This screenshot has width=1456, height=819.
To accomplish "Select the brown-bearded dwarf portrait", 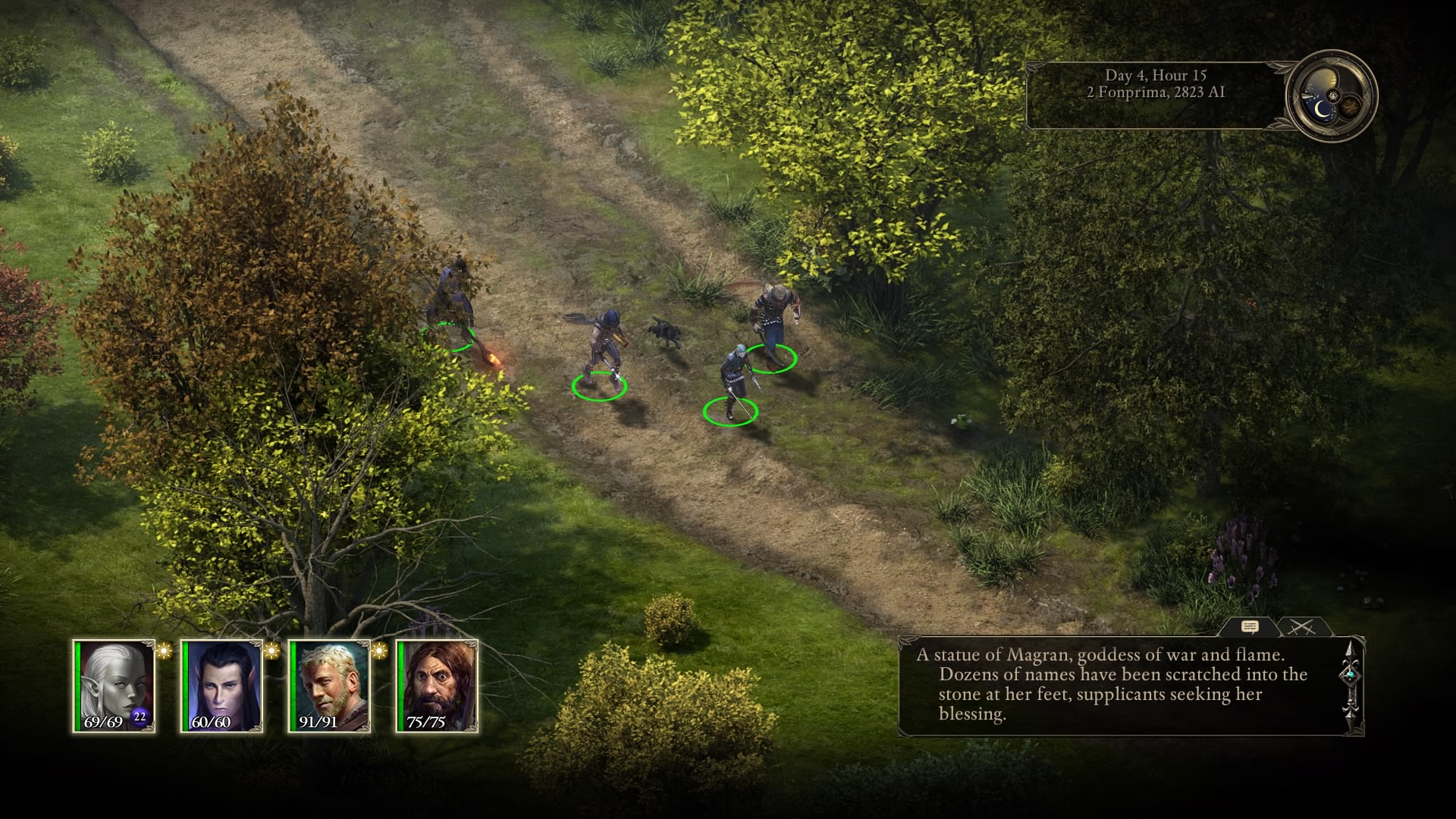I will tap(438, 686).
